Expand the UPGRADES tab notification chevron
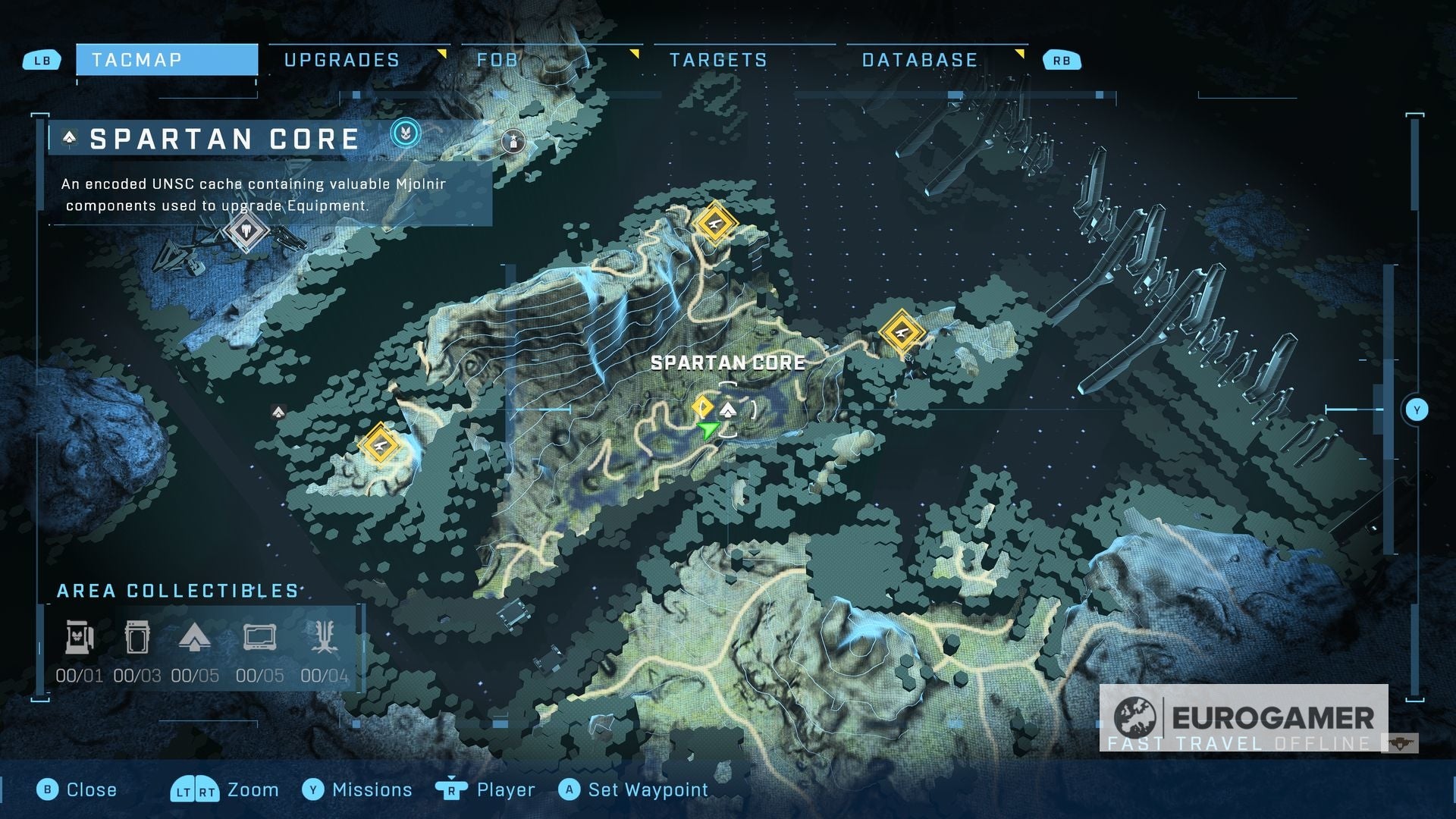Screen dimensions: 1456x819 (441, 52)
